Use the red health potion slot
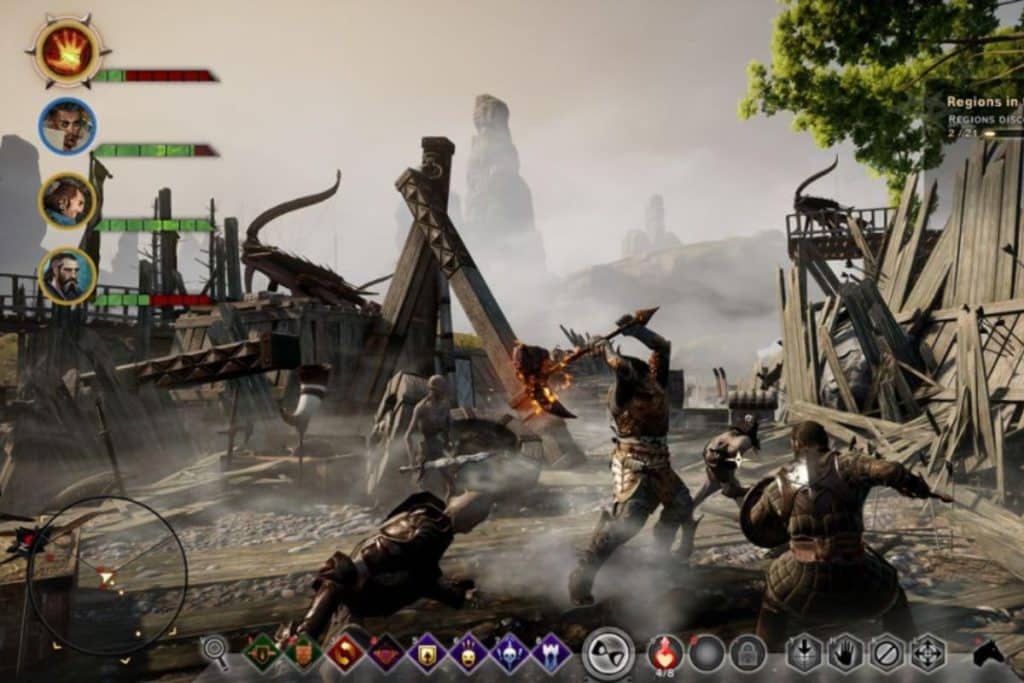The width and height of the screenshot is (1024, 683). coord(666,652)
